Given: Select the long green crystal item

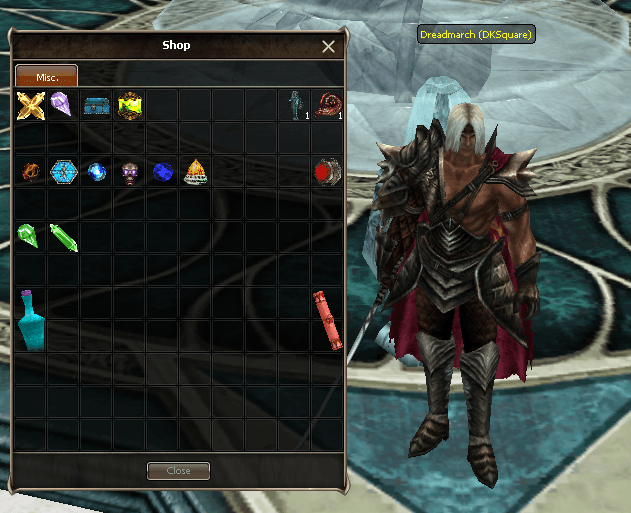Looking at the screenshot, I should coord(63,237).
